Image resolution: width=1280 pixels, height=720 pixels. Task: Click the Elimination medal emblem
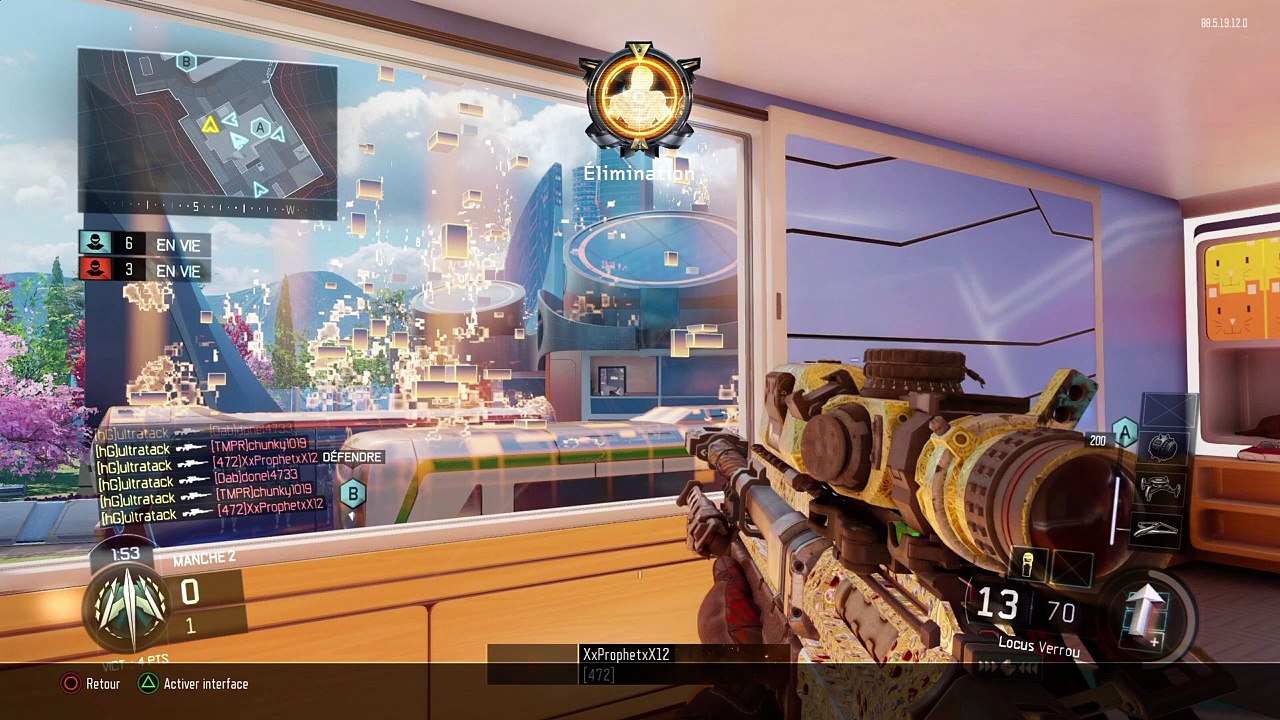(639, 100)
